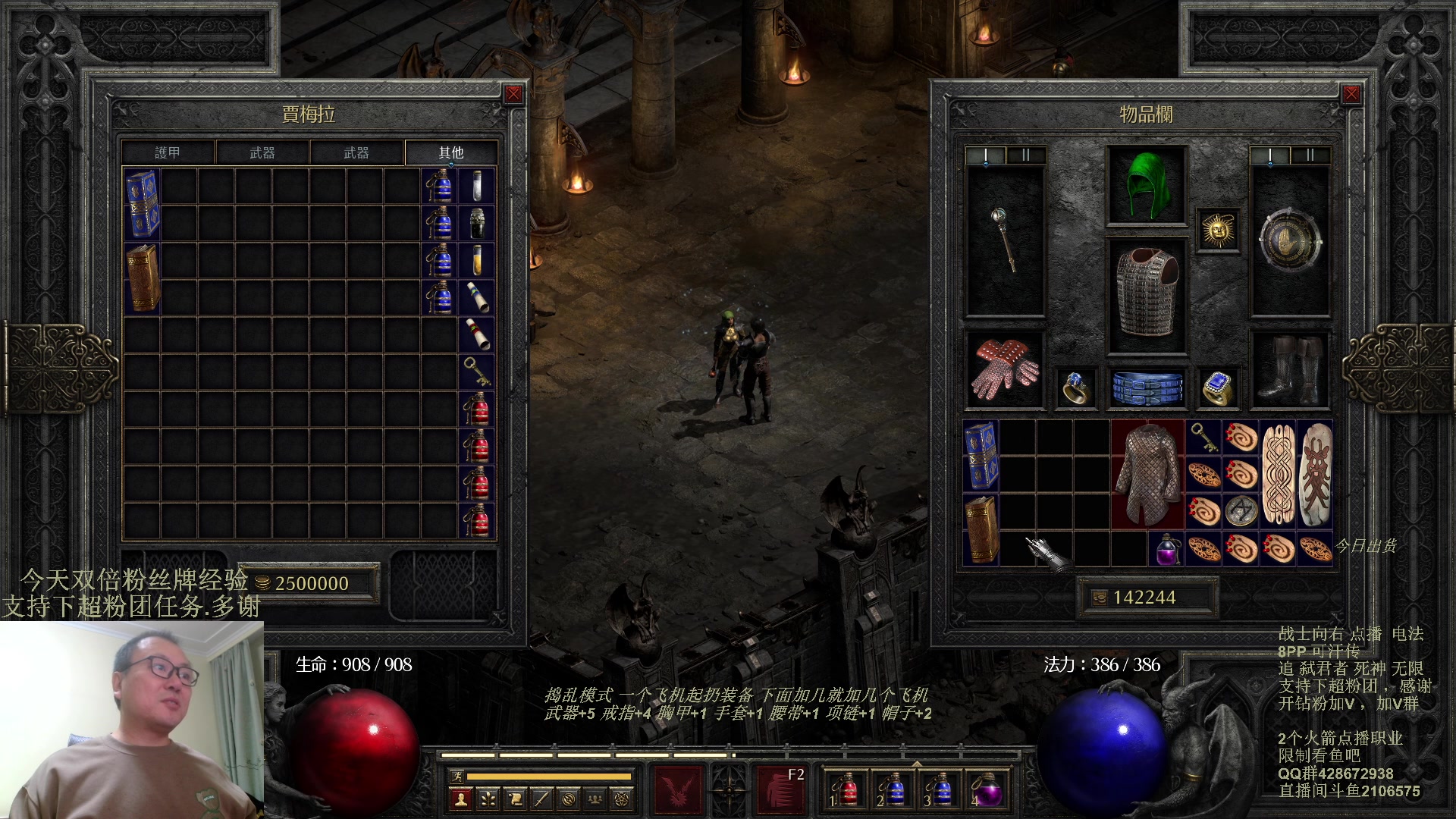Choose the equipped round shield

pos(1289,240)
